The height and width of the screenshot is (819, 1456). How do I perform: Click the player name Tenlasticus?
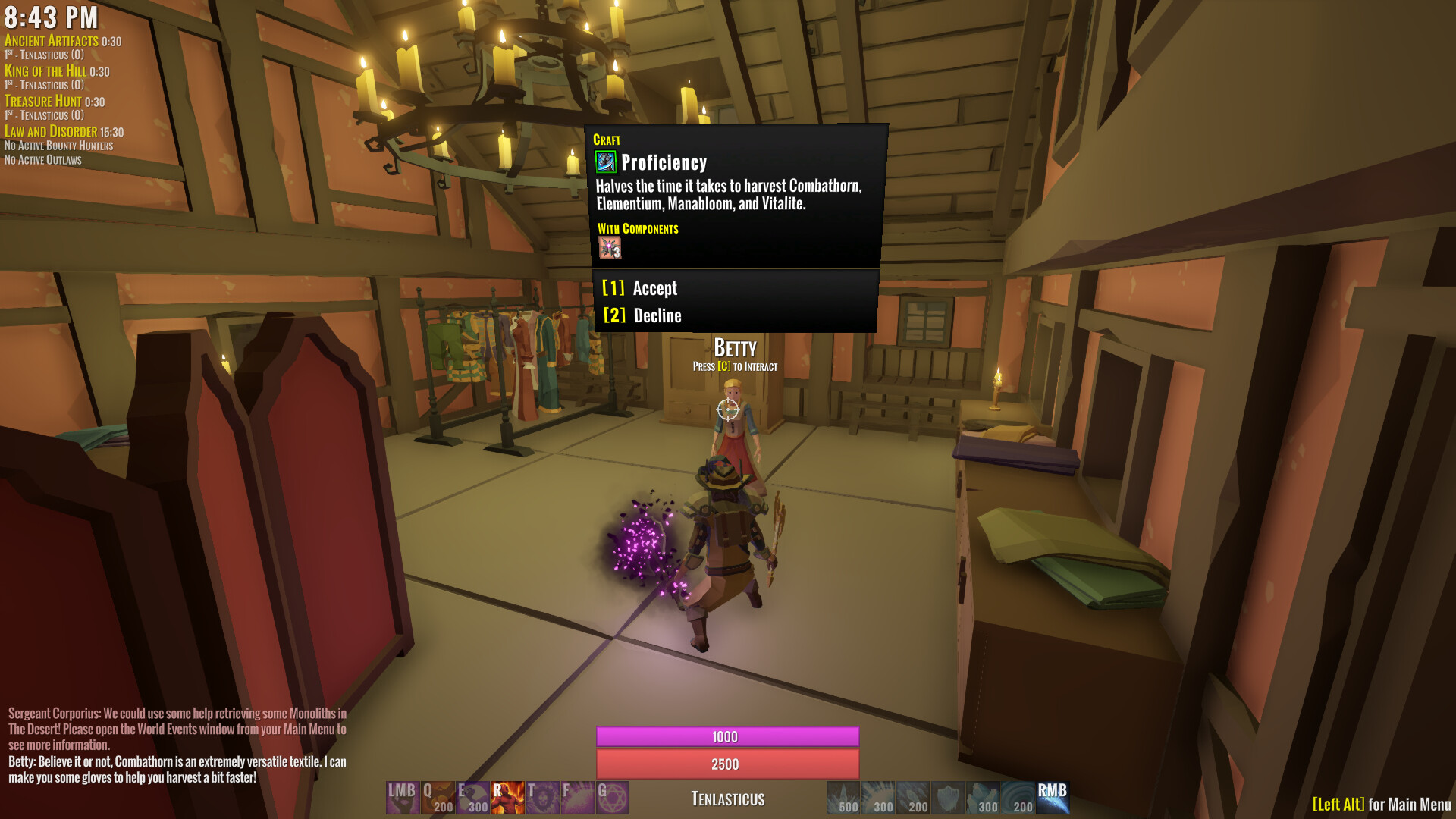click(x=726, y=799)
